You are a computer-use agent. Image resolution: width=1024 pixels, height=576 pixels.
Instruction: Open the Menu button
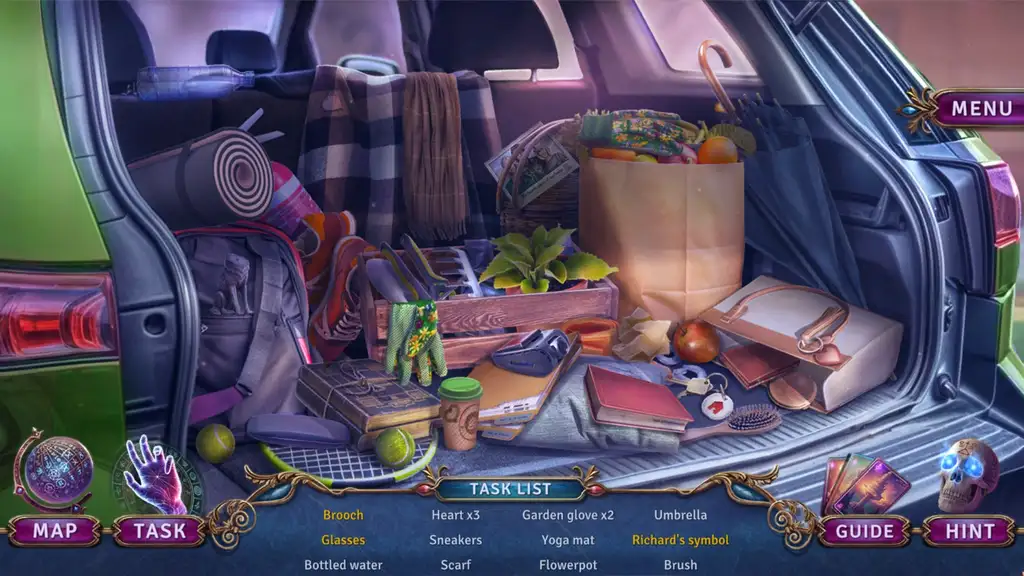pyautogui.click(x=980, y=109)
